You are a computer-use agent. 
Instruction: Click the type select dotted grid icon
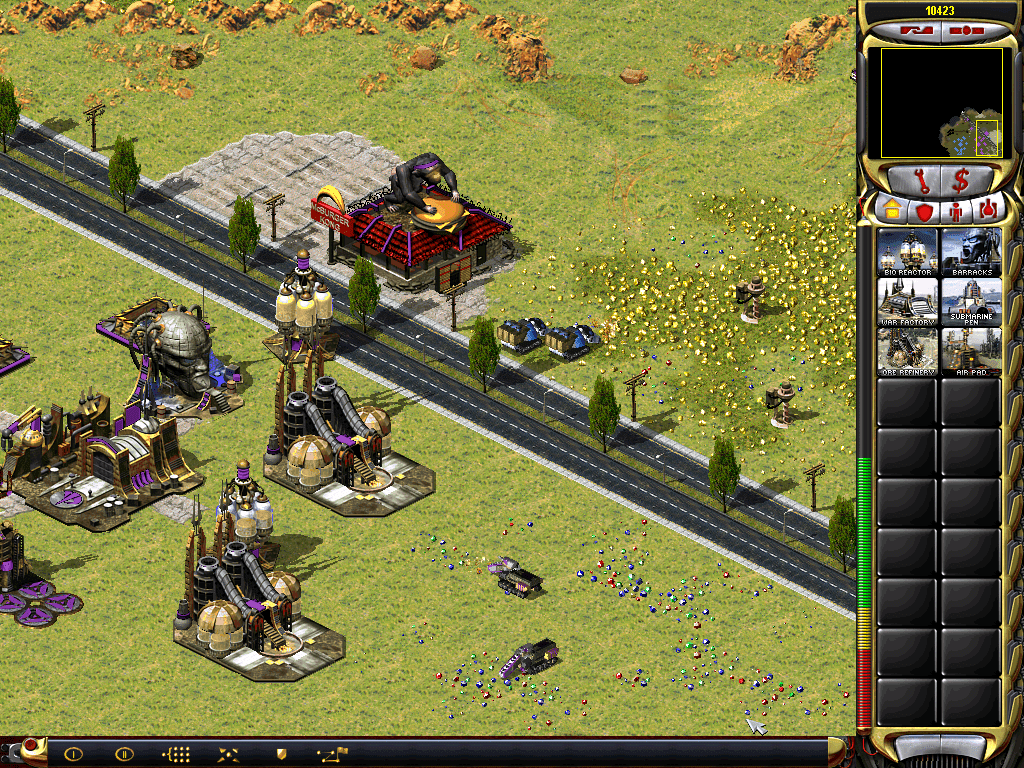[x=176, y=754]
